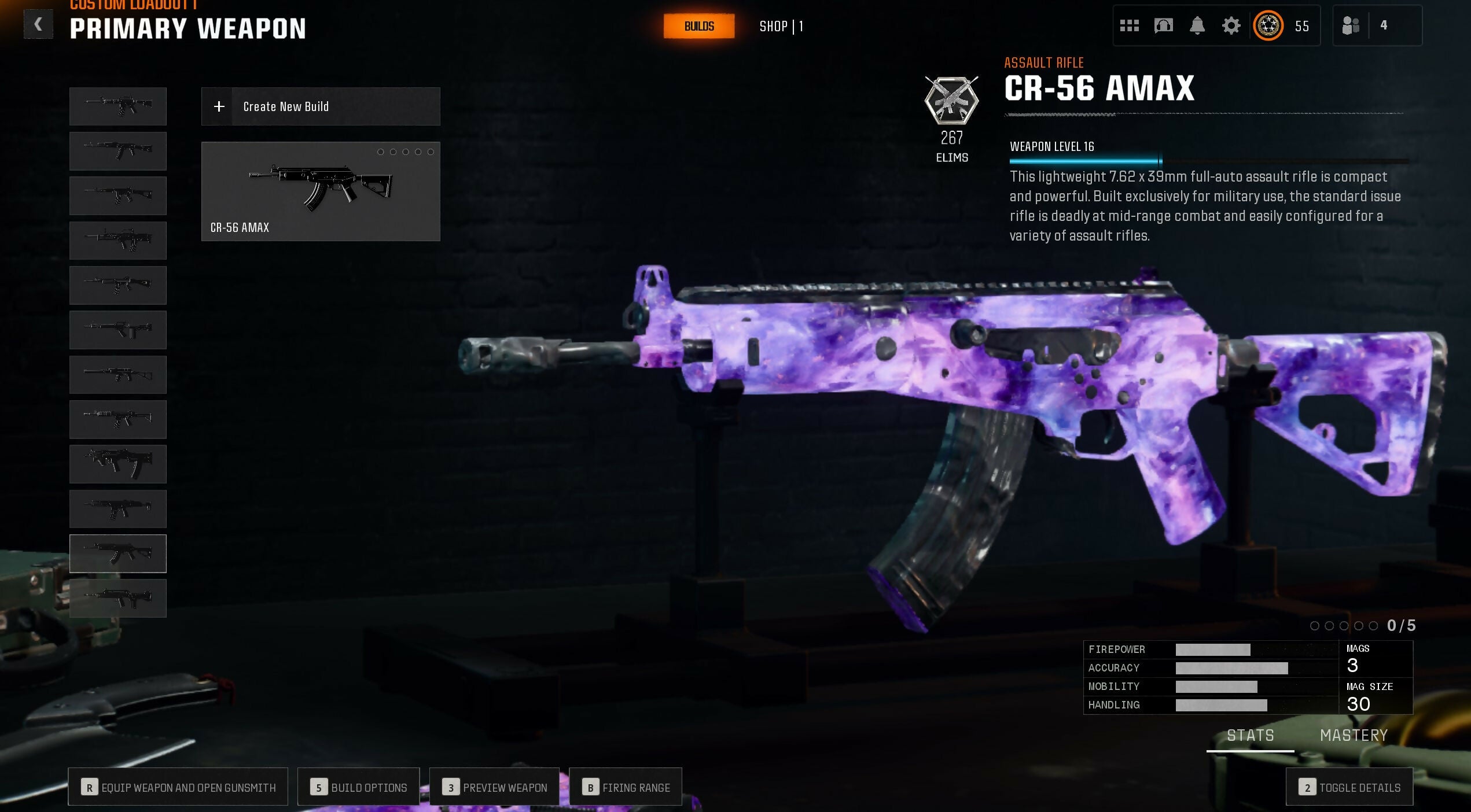Screen dimensions: 1471x812
Task: Enter the Firing Range
Action: pyautogui.click(x=626, y=787)
